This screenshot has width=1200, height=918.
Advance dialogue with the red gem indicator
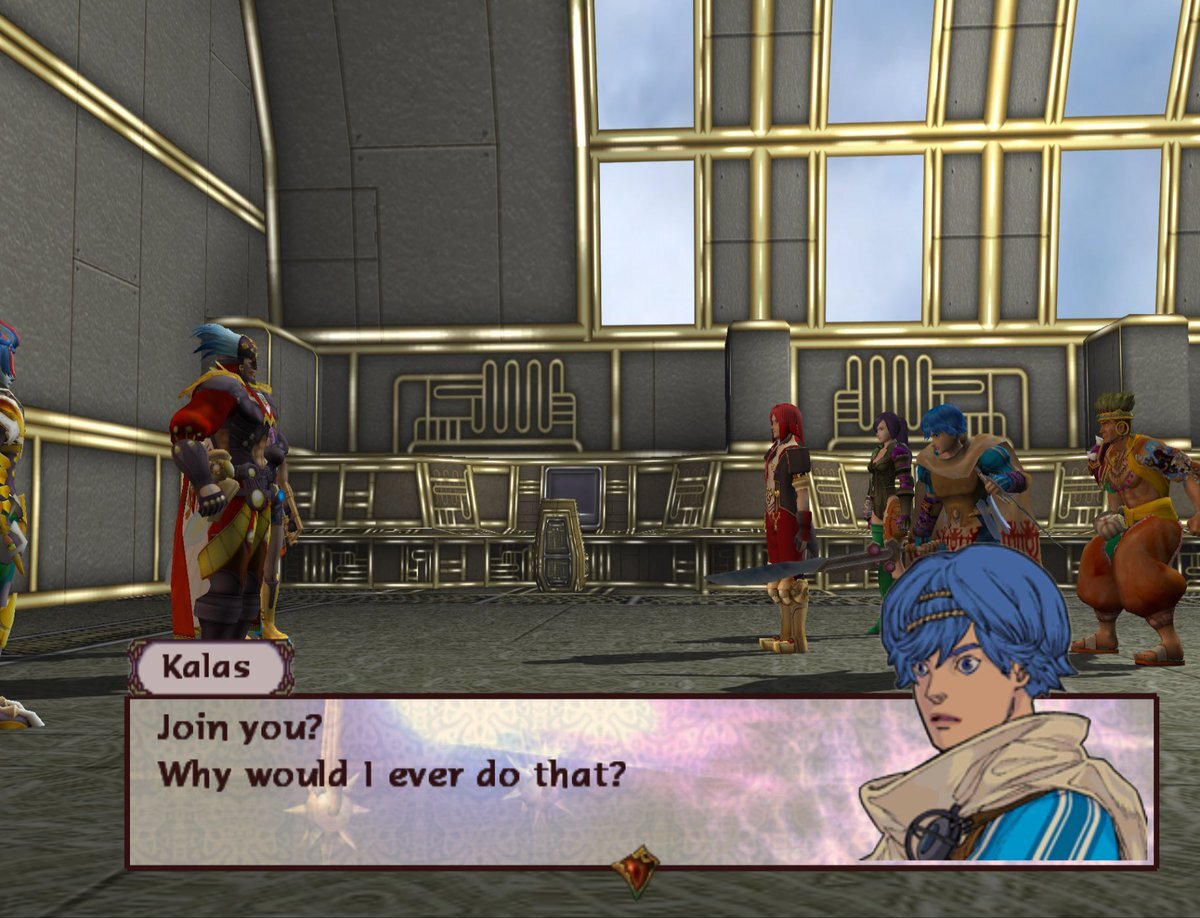point(636,870)
